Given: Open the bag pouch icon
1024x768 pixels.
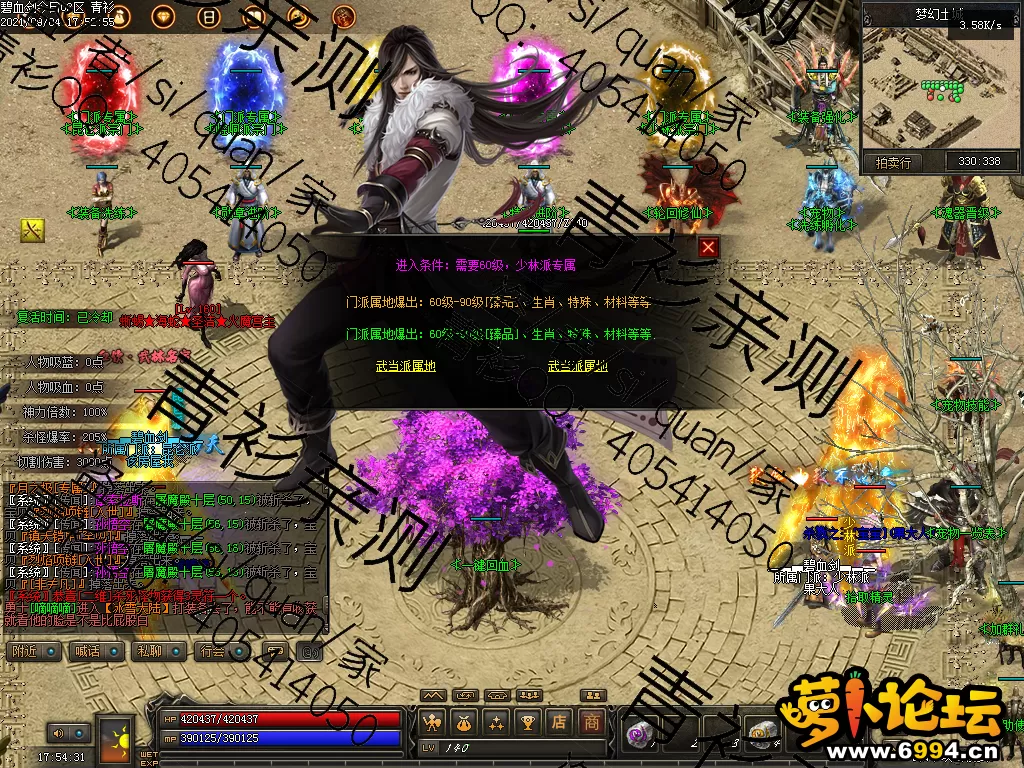Looking at the screenshot, I should coord(465,721).
